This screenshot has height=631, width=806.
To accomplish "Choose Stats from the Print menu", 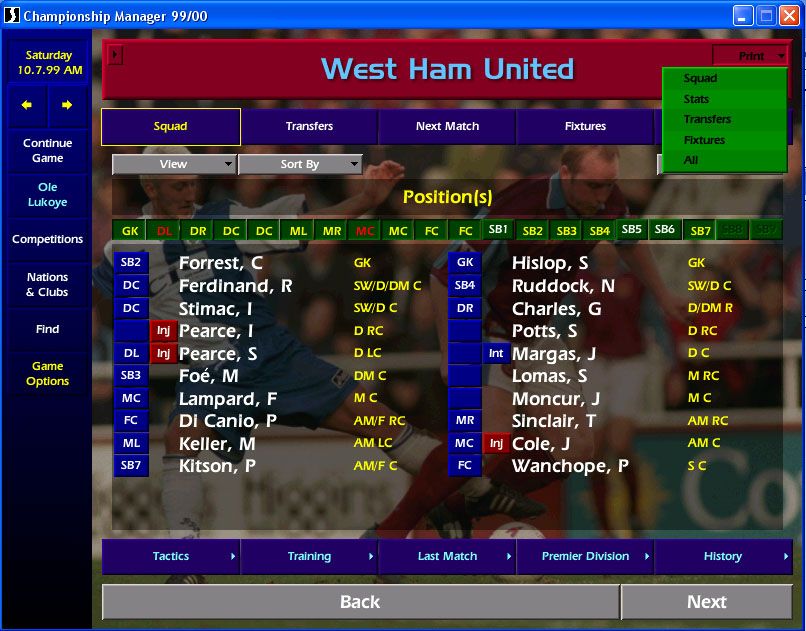I will 697,99.
